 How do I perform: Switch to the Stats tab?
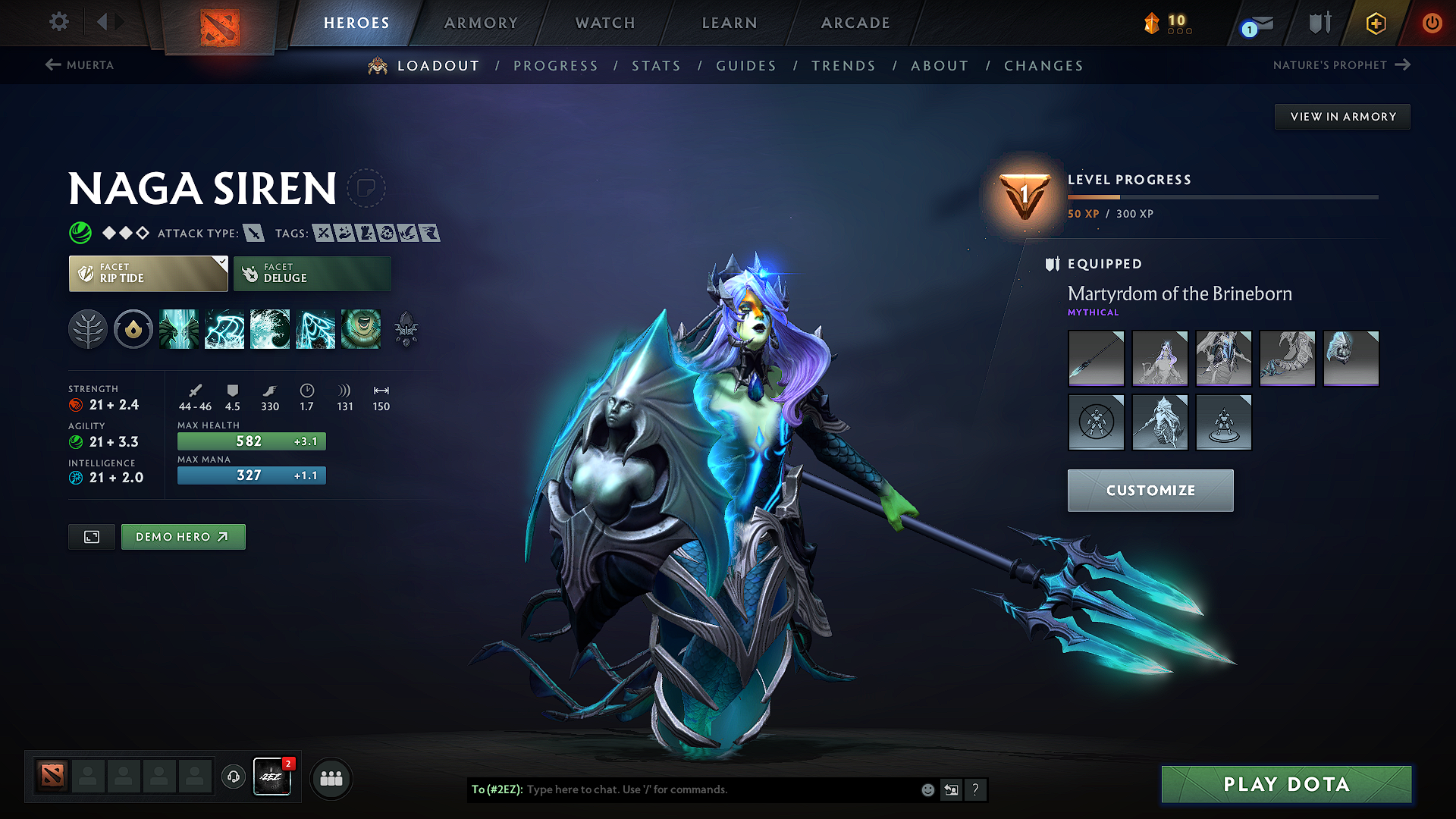pyautogui.click(x=656, y=66)
